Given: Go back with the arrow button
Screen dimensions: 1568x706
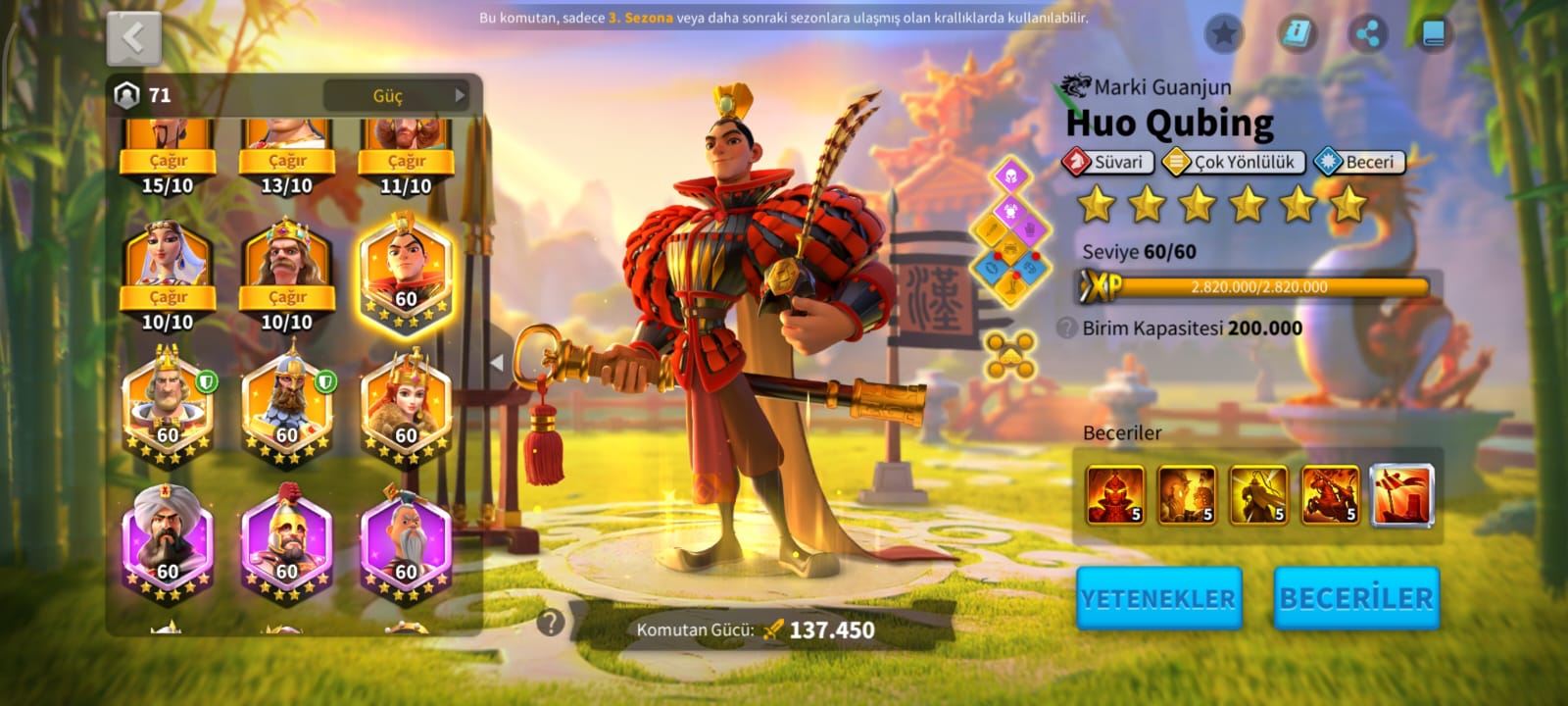Looking at the screenshot, I should point(133,39).
